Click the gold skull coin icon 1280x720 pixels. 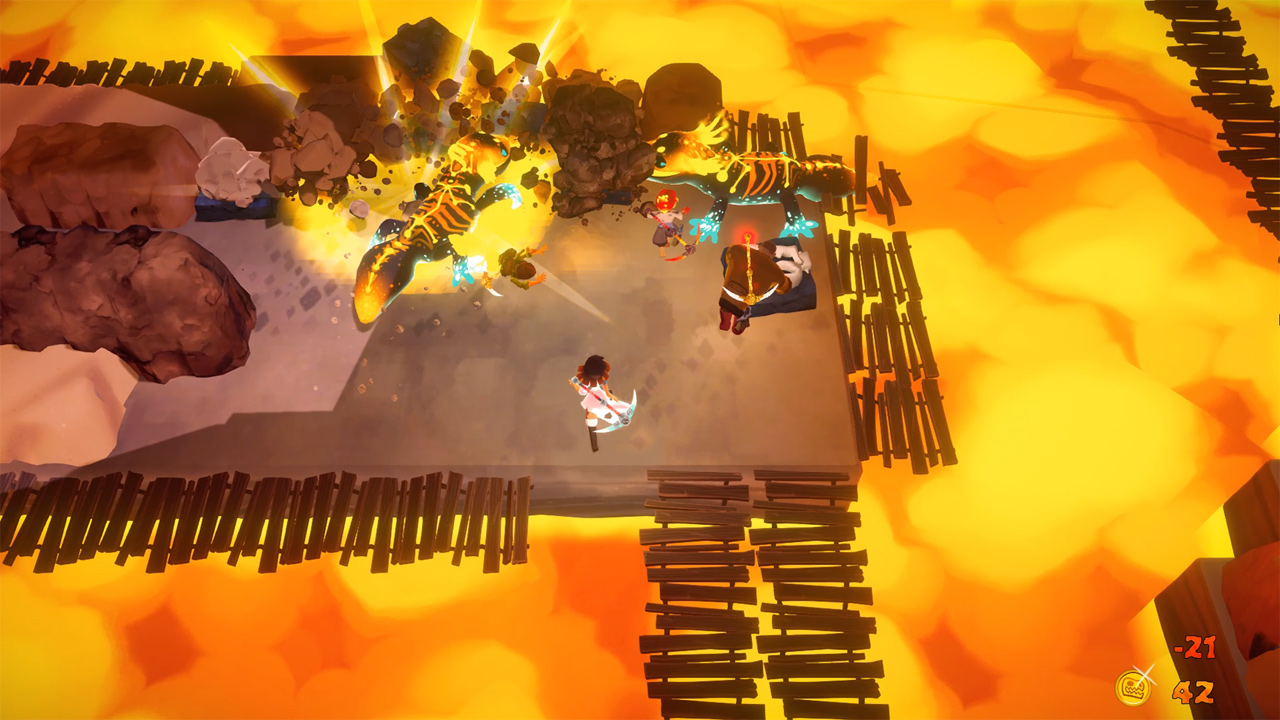pyautogui.click(x=1133, y=688)
